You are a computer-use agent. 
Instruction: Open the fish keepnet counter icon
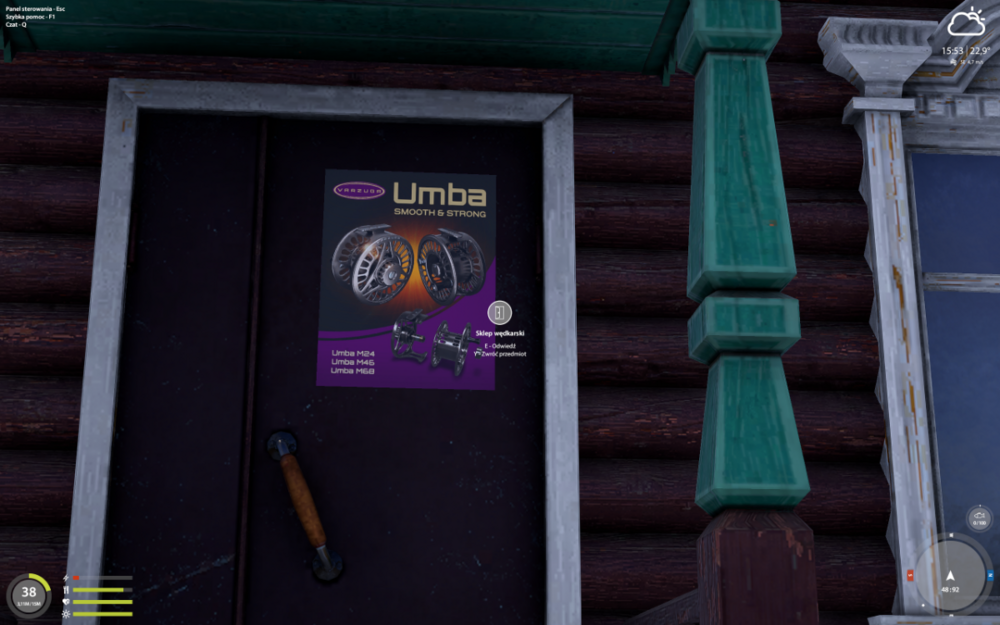tap(979, 519)
